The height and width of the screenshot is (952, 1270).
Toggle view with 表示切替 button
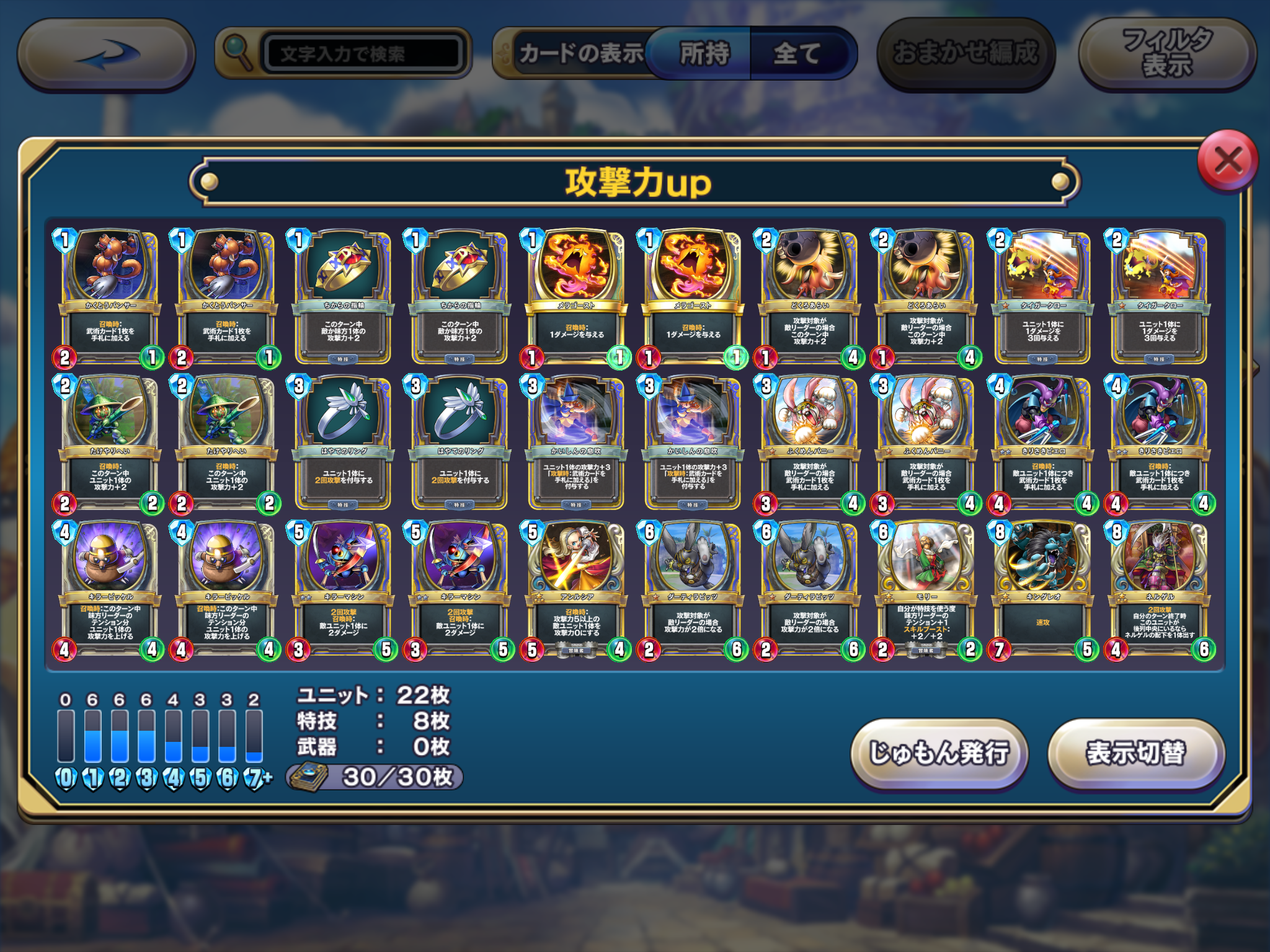[x=1136, y=753]
